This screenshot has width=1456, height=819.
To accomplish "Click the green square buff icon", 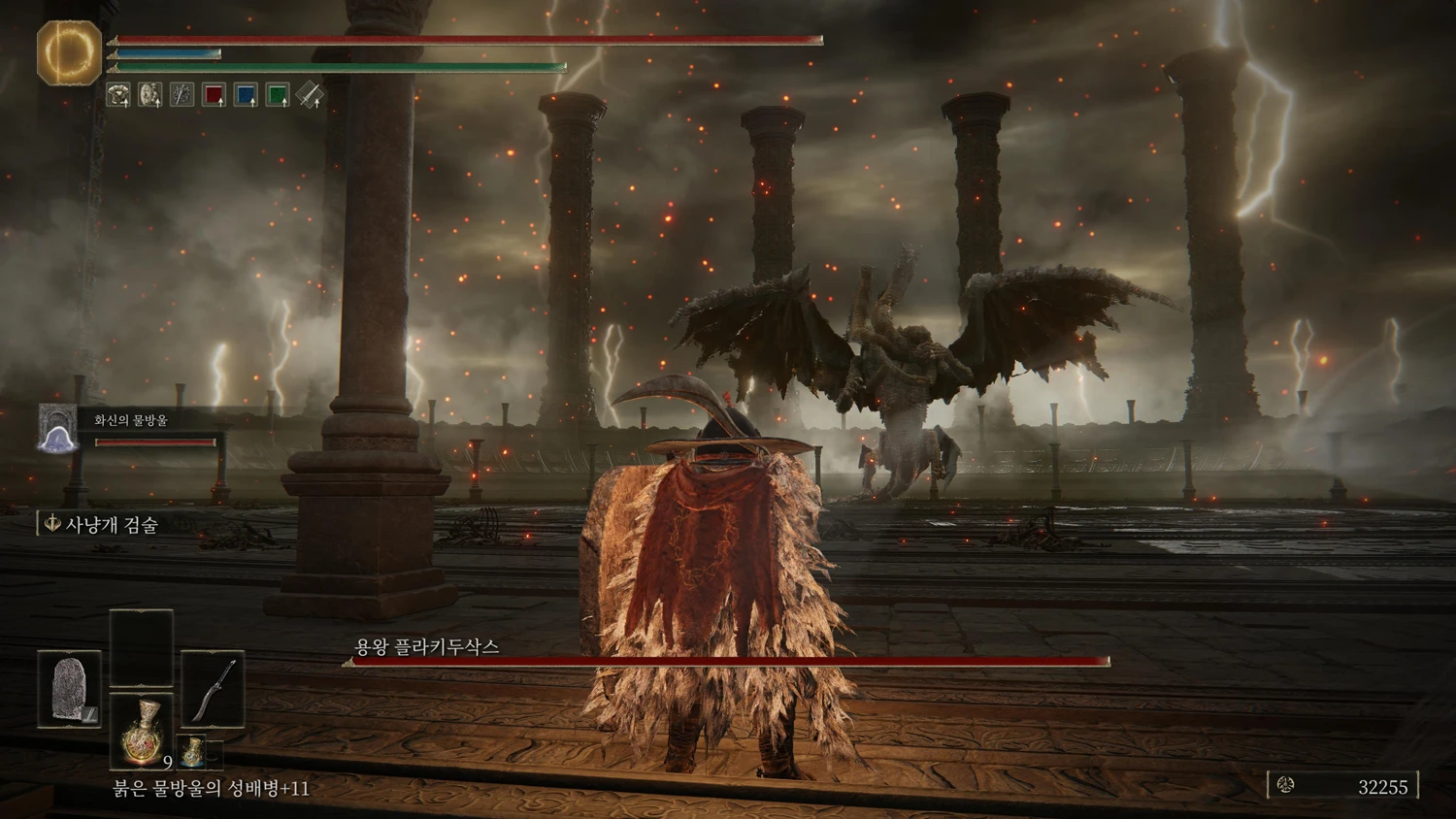I will [x=278, y=95].
